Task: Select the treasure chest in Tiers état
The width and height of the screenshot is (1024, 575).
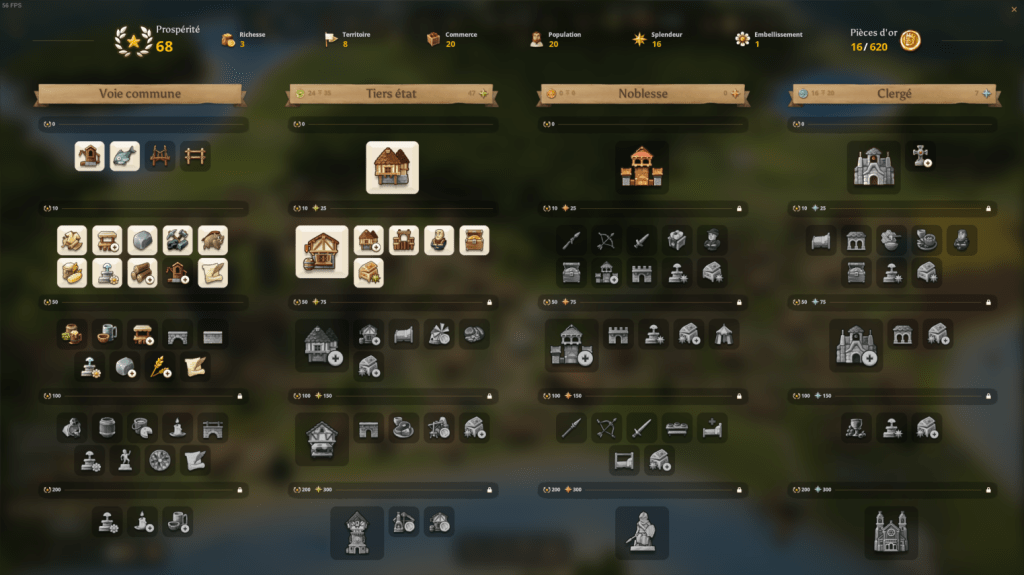Action: click(474, 240)
